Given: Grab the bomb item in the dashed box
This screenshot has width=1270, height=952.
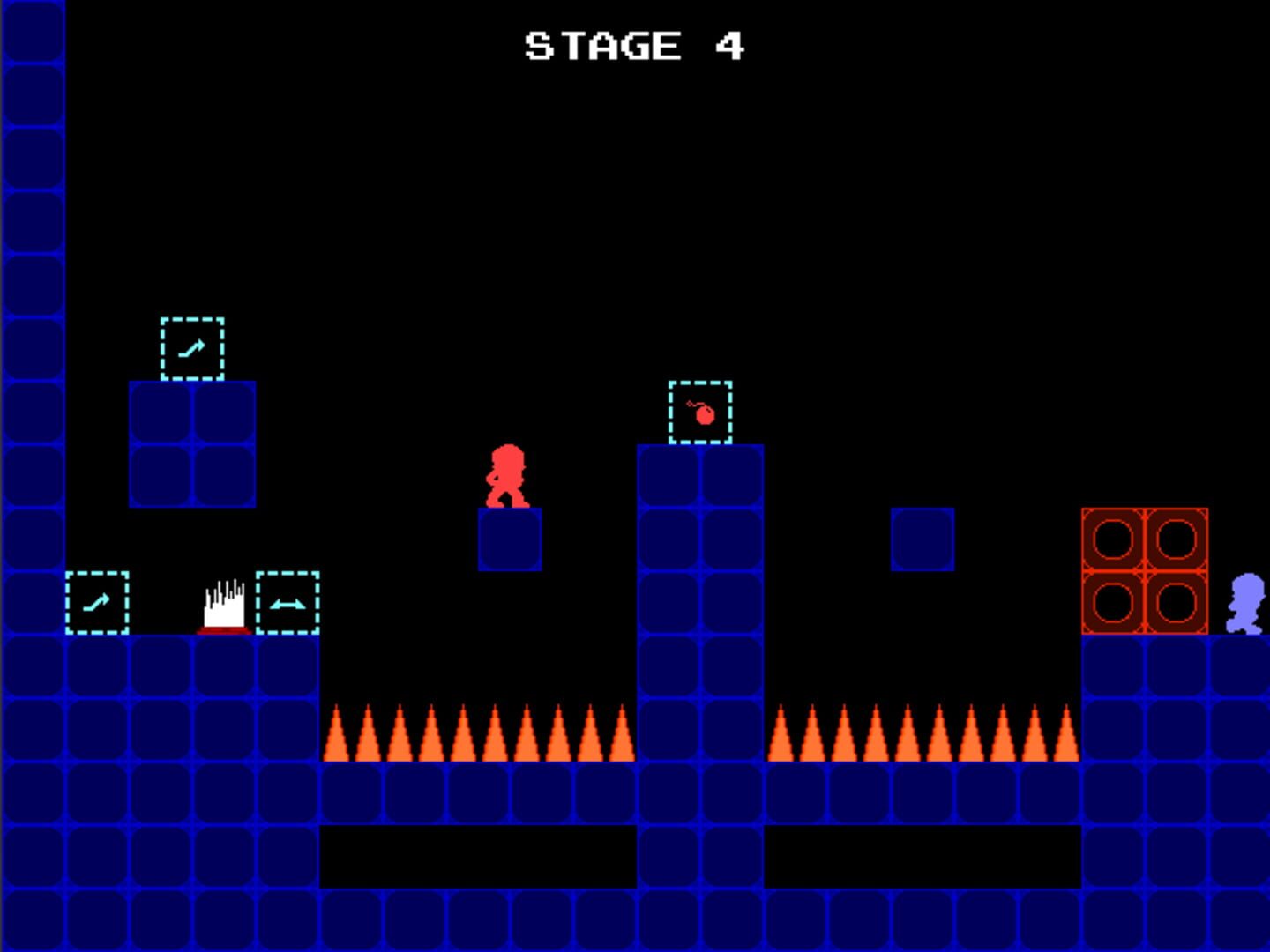Looking at the screenshot, I should click(x=701, y=412).
